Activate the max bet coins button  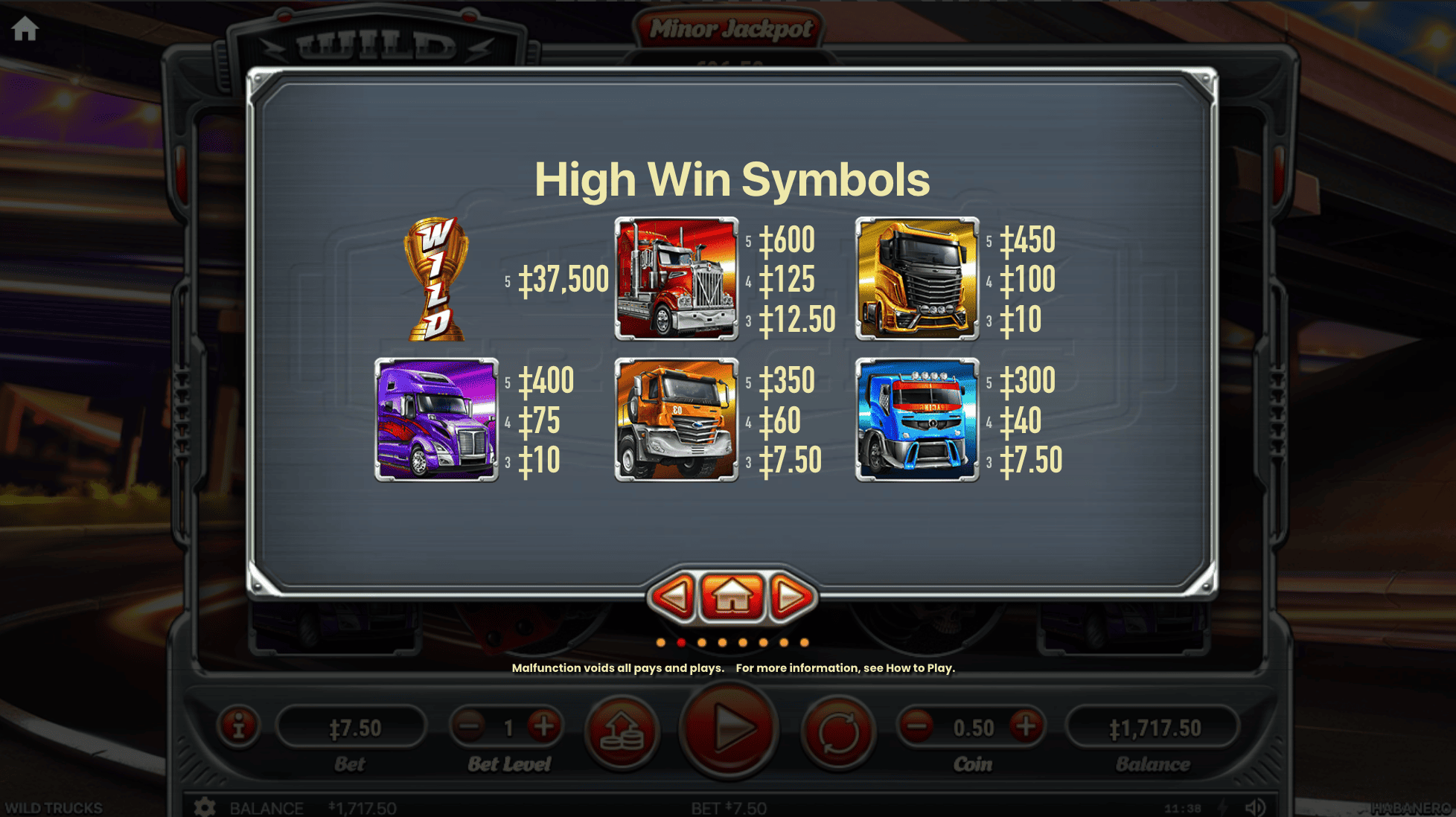click(622, 732)
